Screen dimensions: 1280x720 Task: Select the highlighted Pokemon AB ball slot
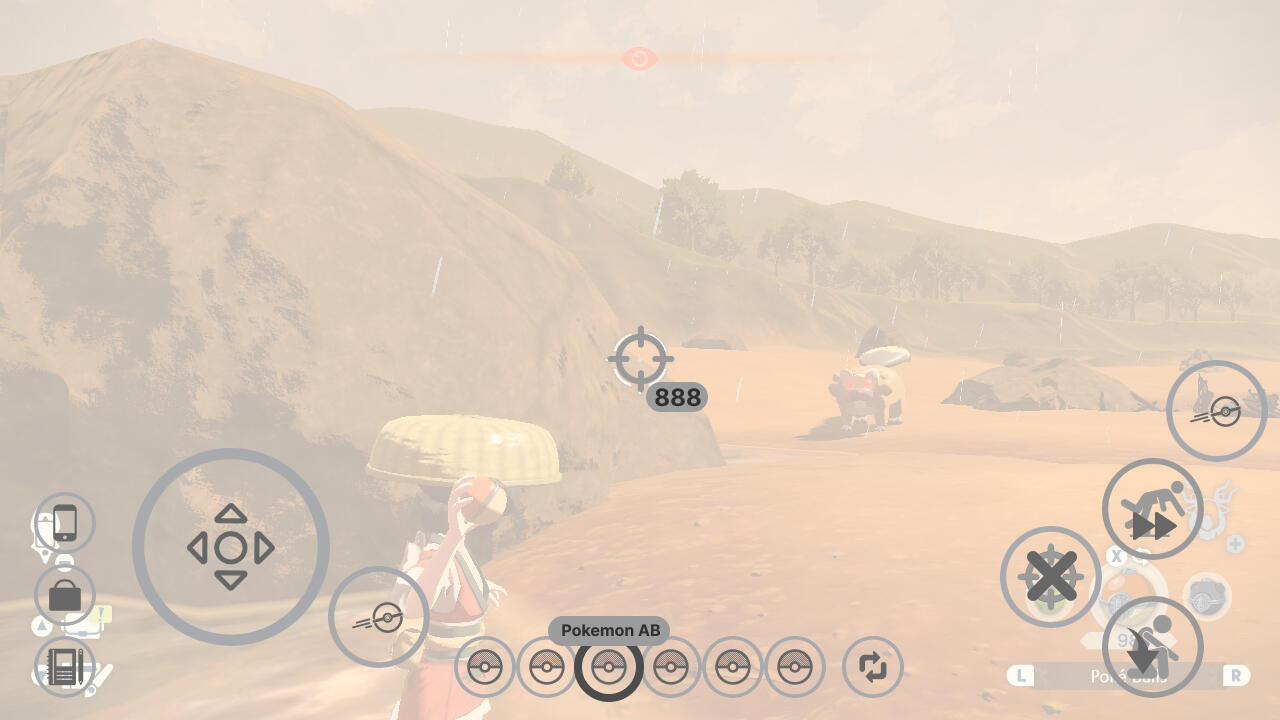pos(608,667)
